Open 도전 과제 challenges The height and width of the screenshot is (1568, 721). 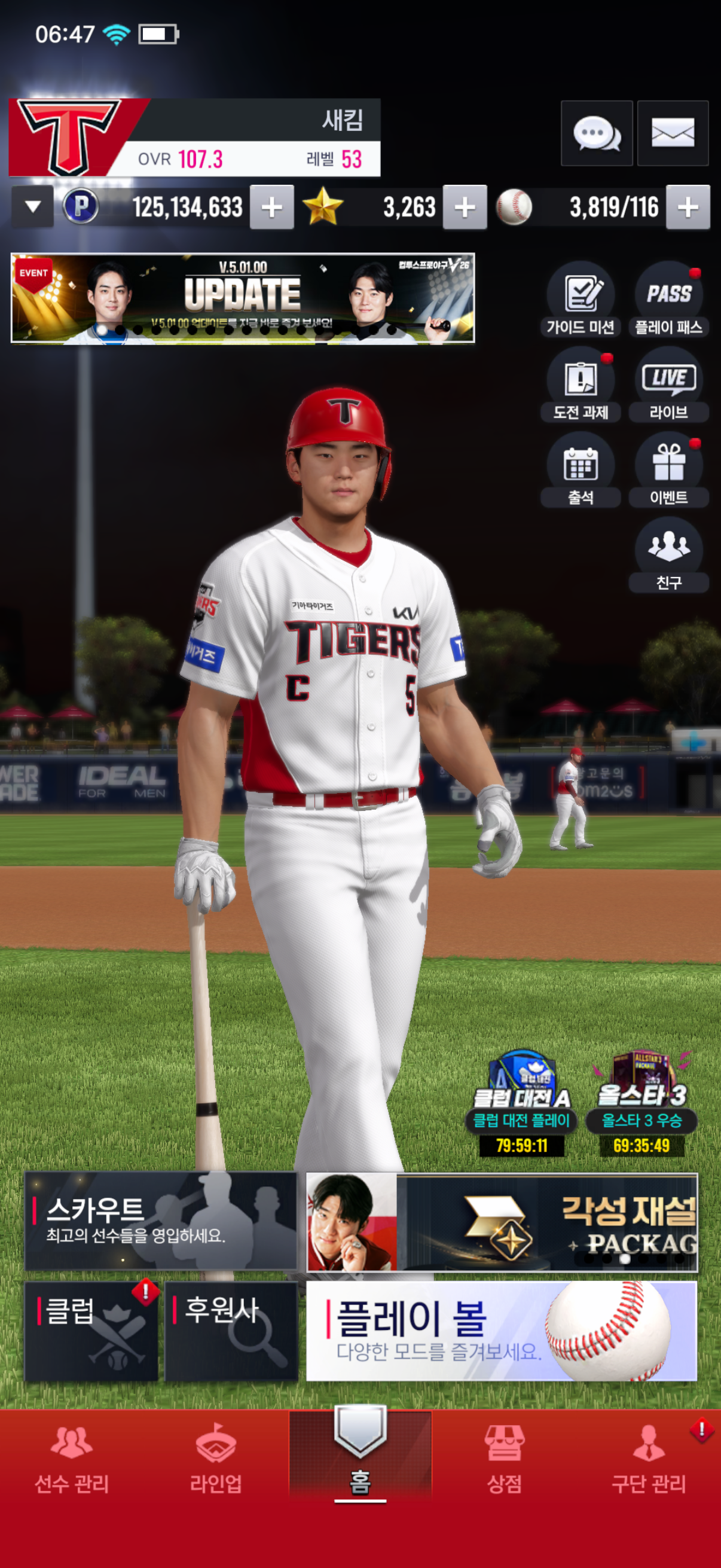click(x=581, y=385)
